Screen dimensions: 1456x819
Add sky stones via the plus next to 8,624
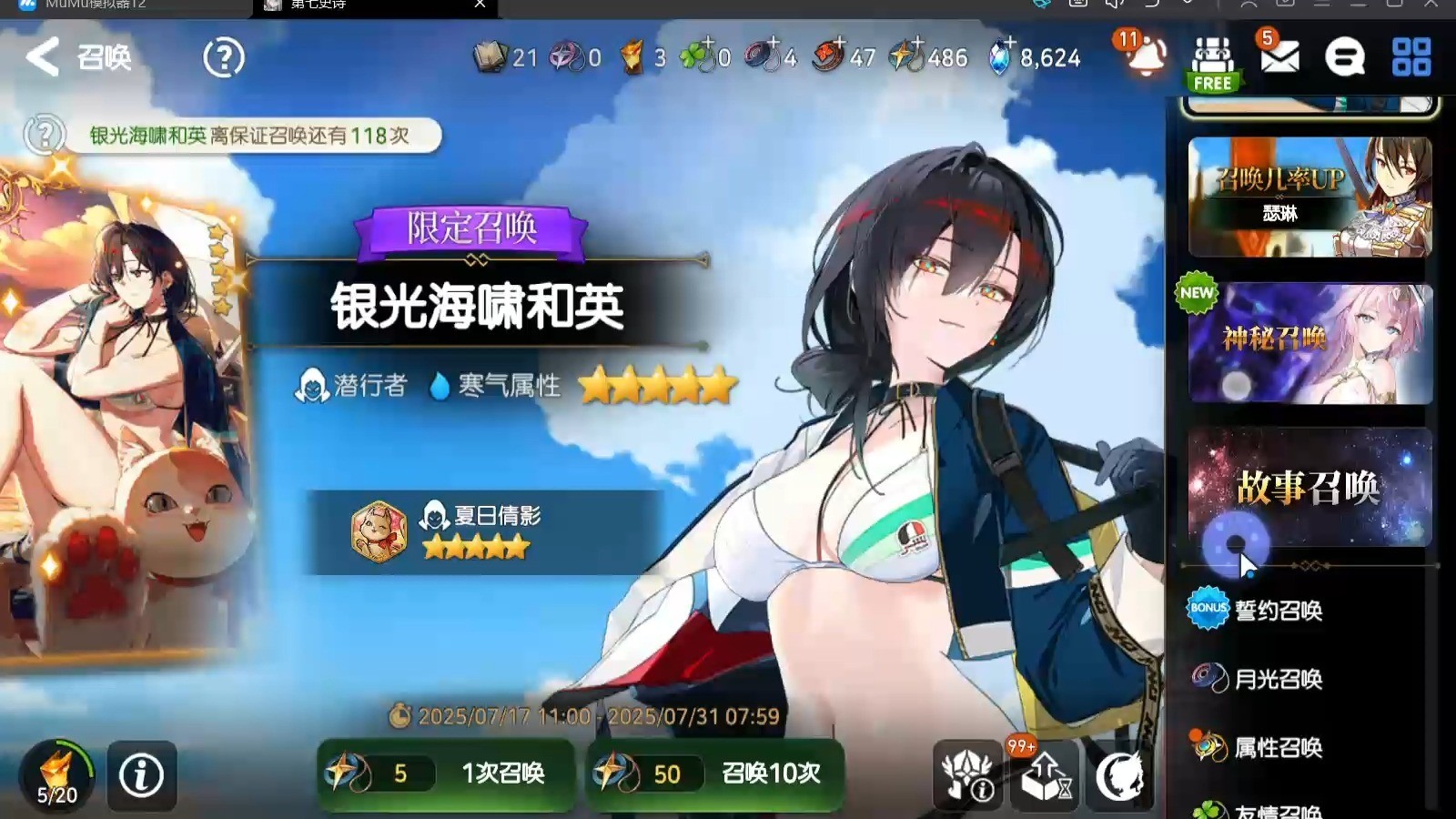point(1009,43)
